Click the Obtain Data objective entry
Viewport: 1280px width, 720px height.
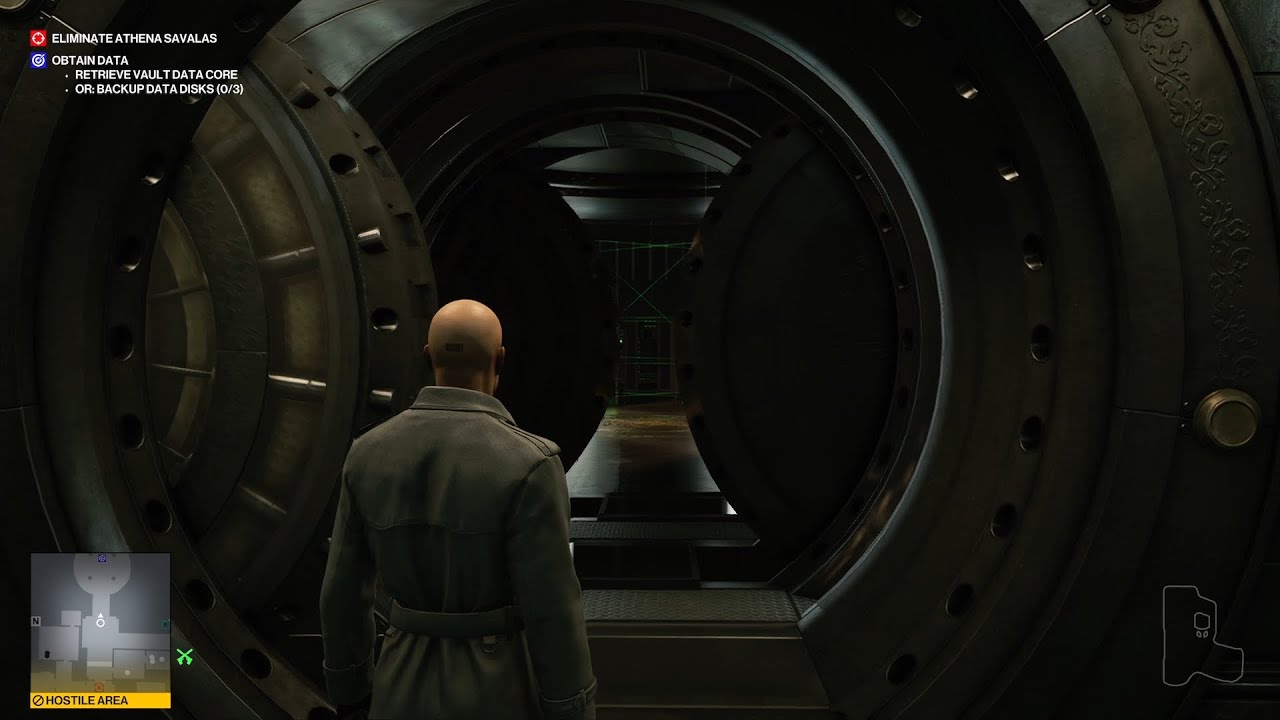coord(90,60)
